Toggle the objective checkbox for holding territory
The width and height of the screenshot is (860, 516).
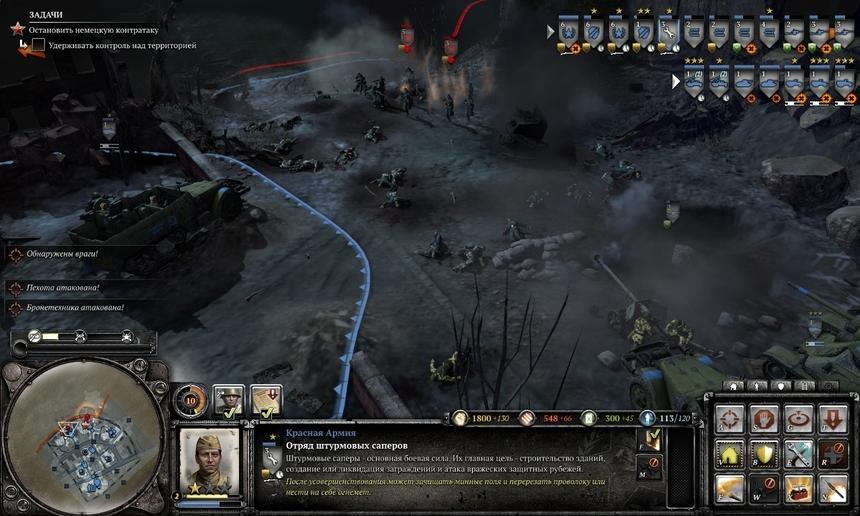pyautogui.click(x=38, y=46)
